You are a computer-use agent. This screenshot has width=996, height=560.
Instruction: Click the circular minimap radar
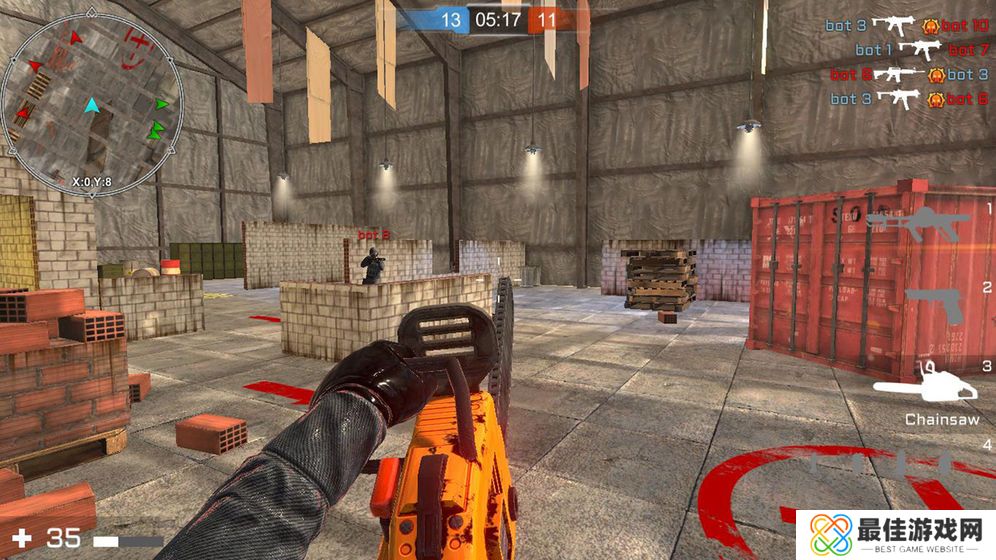(92, 106)
